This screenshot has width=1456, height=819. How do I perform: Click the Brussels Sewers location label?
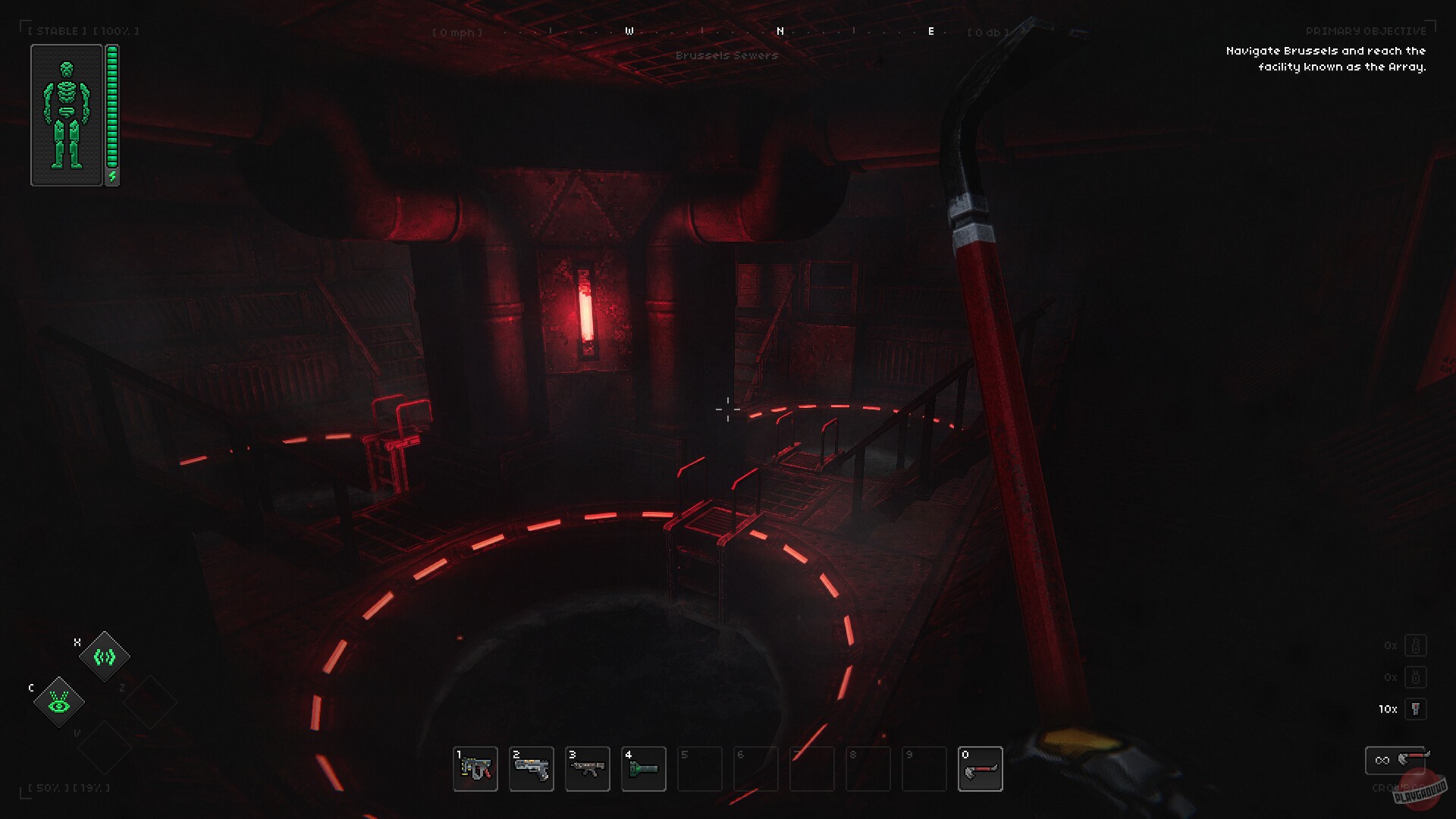pos(729,55)
